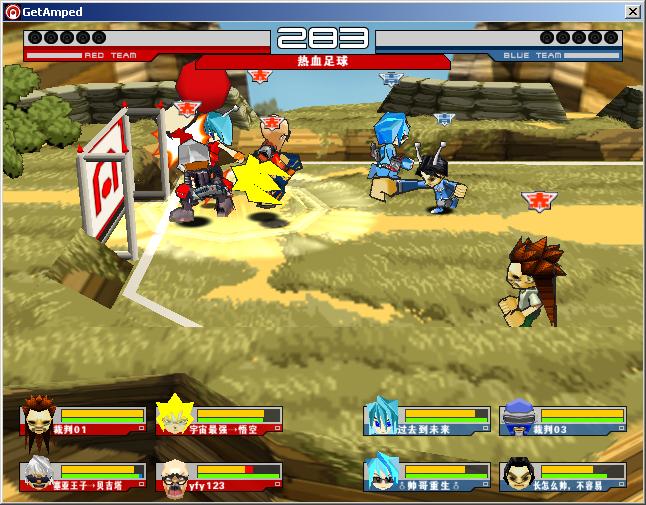Close the GetAmped window
The height and width of the screenshot is (505, 646).
point(632,11)
